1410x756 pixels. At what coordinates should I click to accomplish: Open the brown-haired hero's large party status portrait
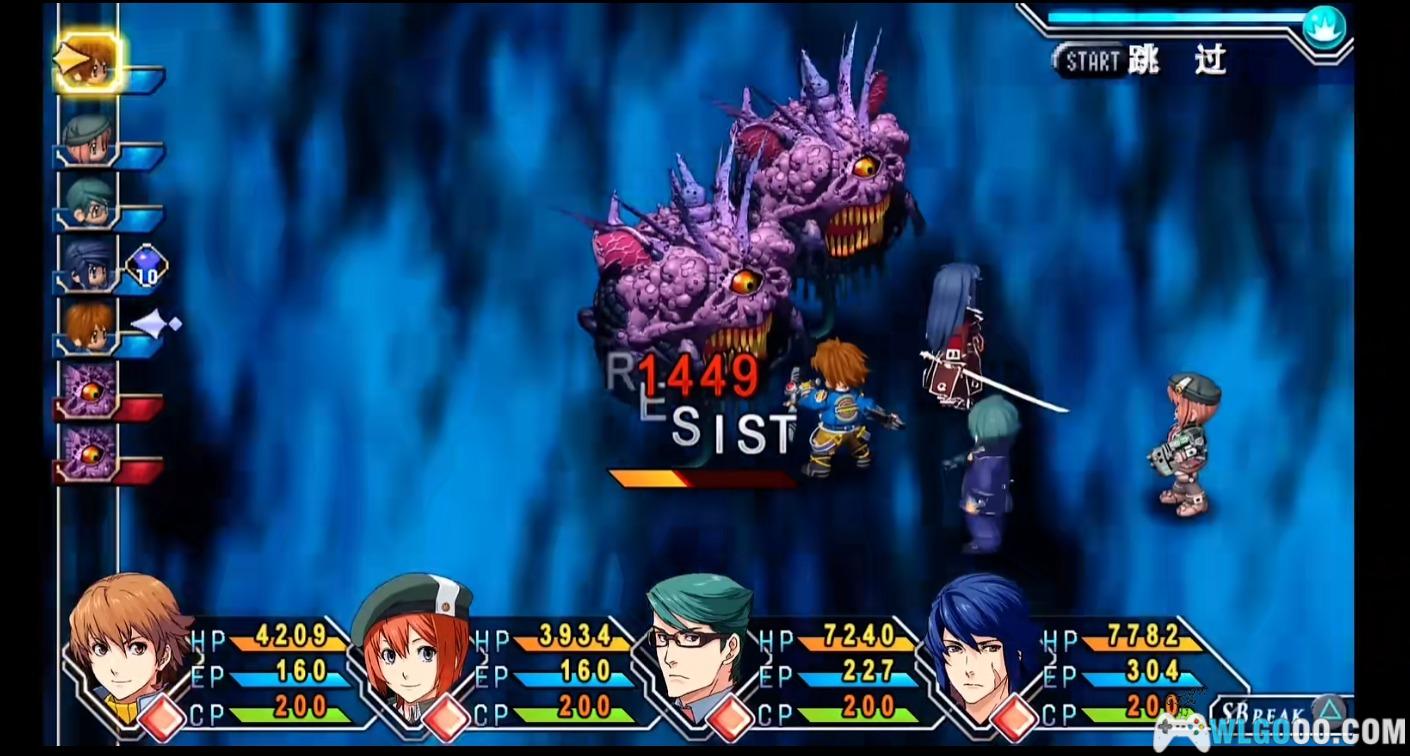128,640
